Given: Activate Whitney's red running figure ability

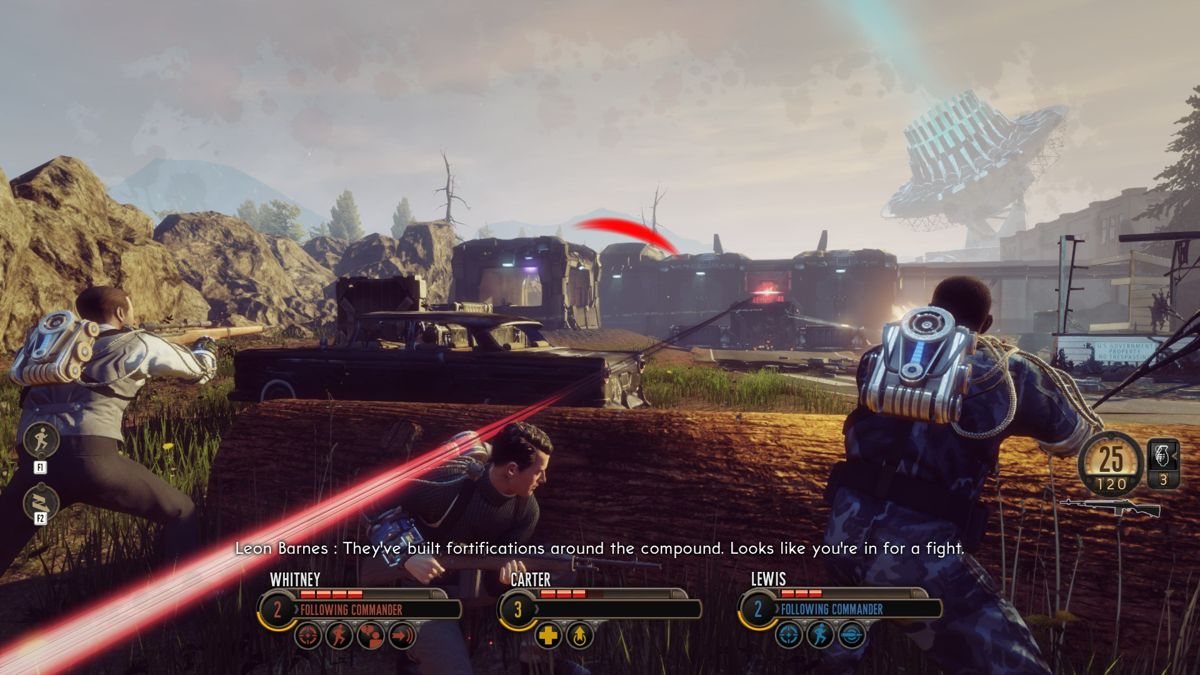Looking at the screenshot, I should click(x=339, y=635).
